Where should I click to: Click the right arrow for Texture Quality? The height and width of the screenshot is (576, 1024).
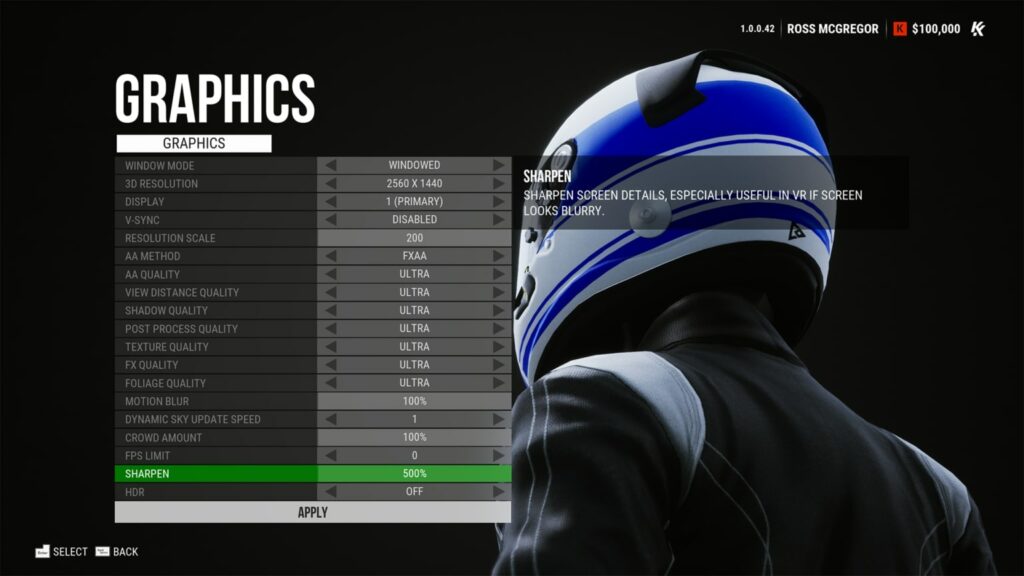tap(498, 346)
